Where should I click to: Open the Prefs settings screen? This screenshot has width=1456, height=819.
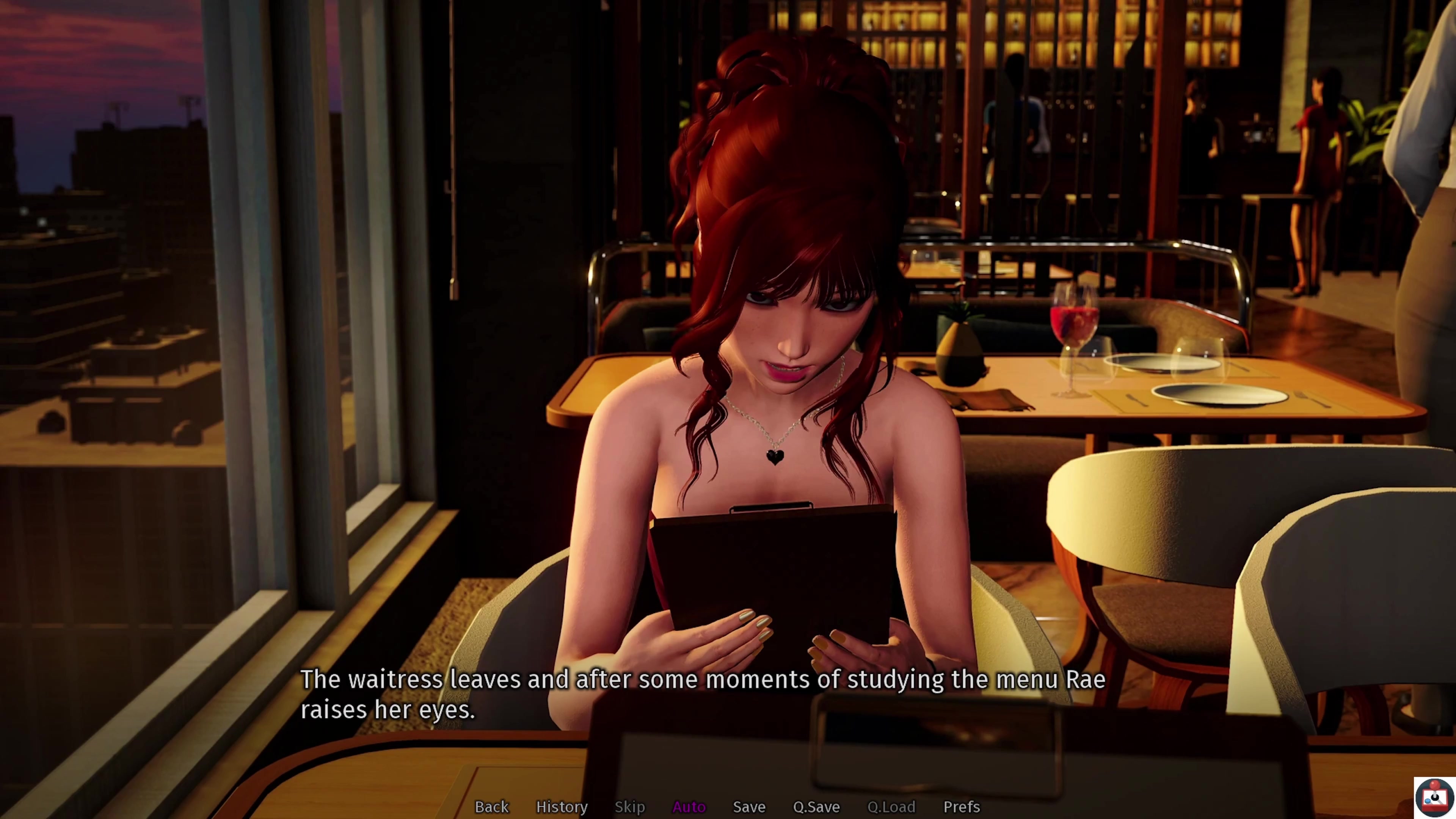point(961,806)
